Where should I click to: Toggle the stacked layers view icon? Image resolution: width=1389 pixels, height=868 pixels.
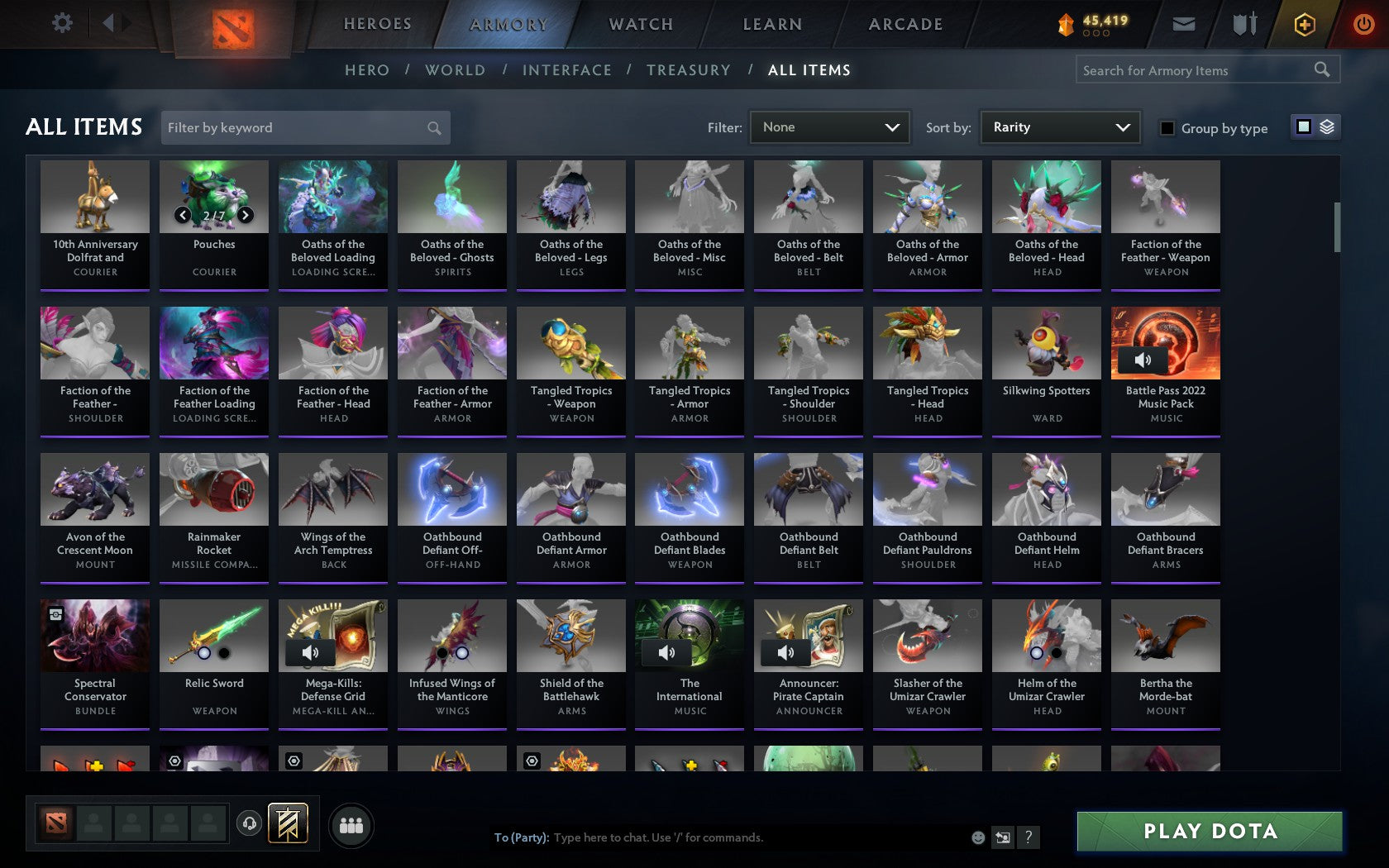point(1326,127)
